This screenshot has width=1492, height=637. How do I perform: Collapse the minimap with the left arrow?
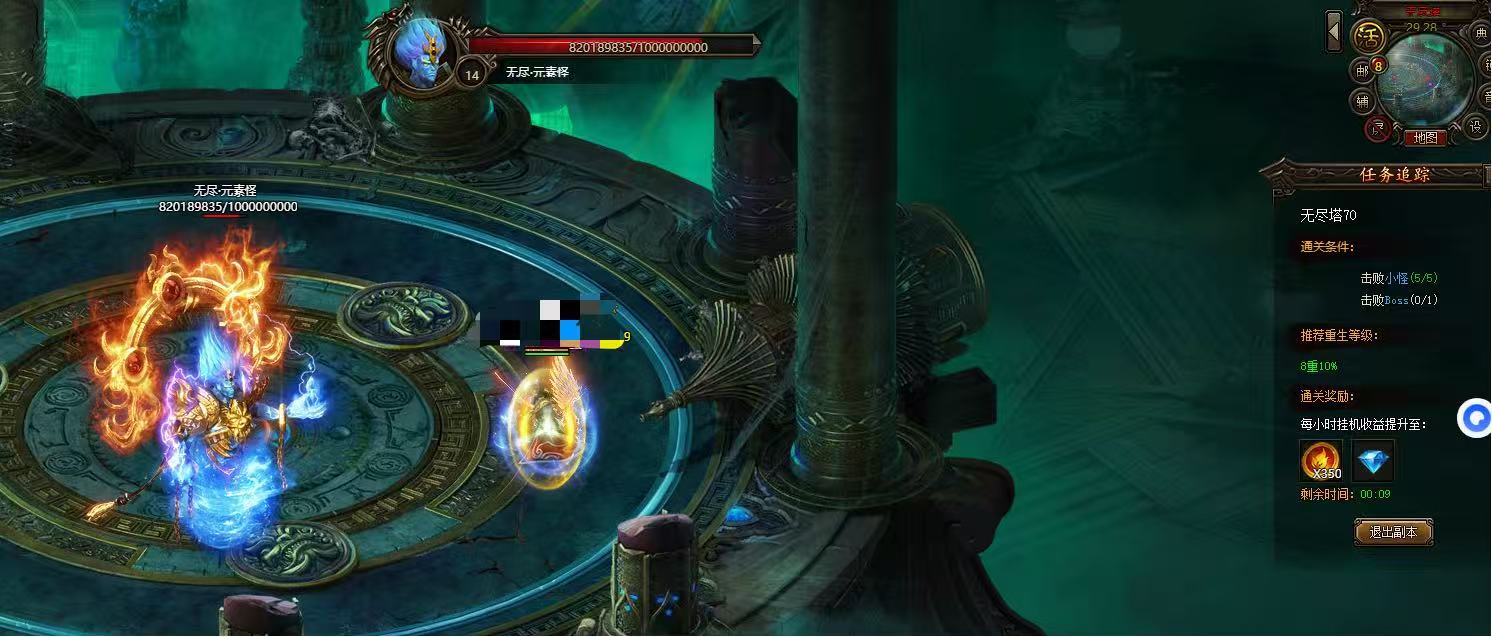click(x=1334, y=31)
